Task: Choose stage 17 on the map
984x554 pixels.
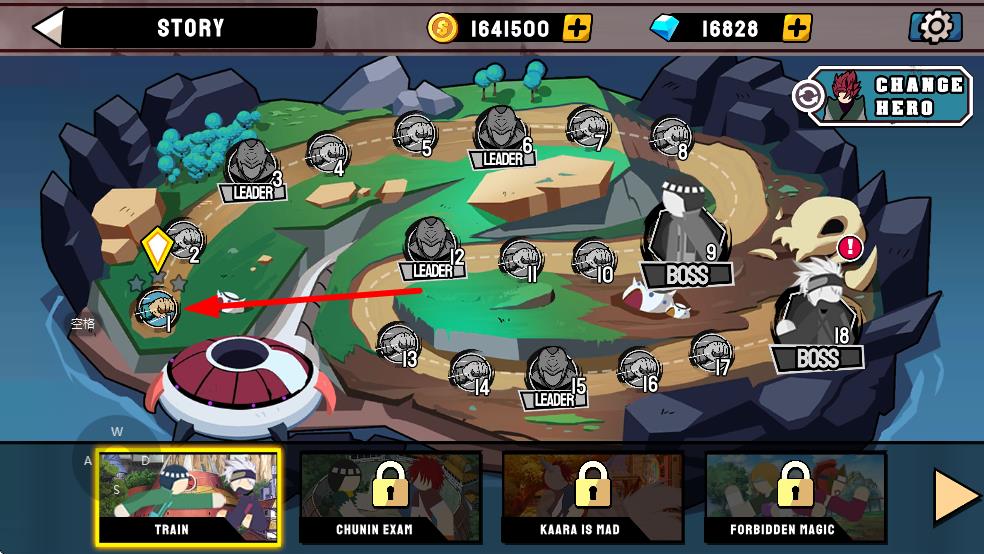Action: [x=709, y=352]
